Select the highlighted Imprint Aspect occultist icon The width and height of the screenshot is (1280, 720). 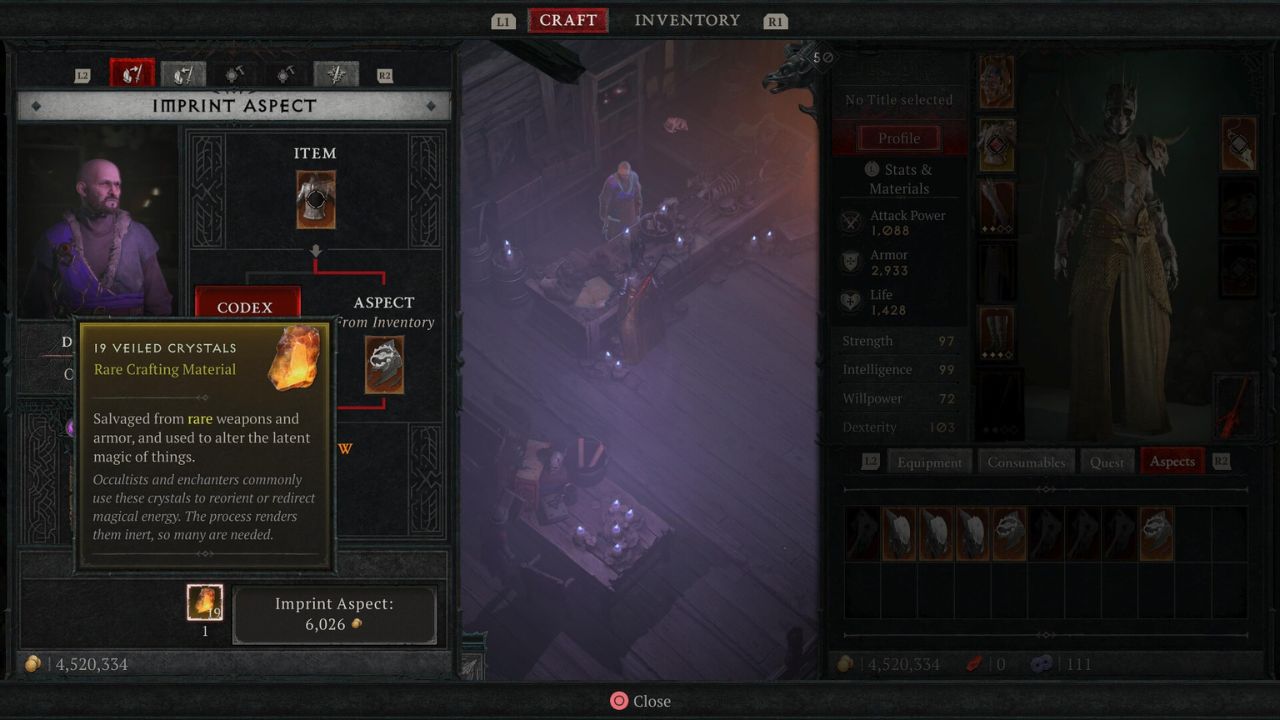pyautogui.click(x=133, y=73)
